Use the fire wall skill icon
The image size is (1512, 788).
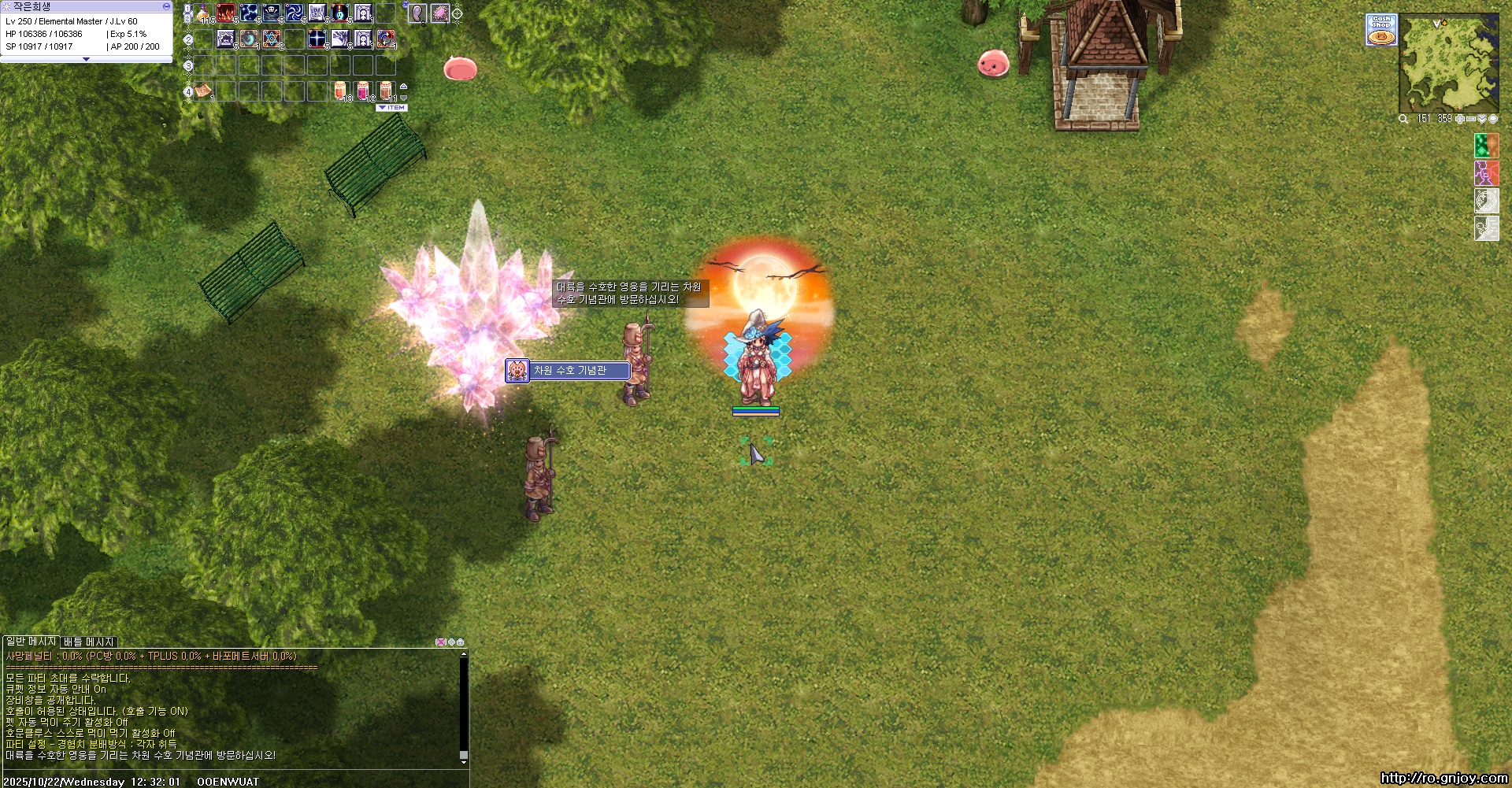[226, 13]
